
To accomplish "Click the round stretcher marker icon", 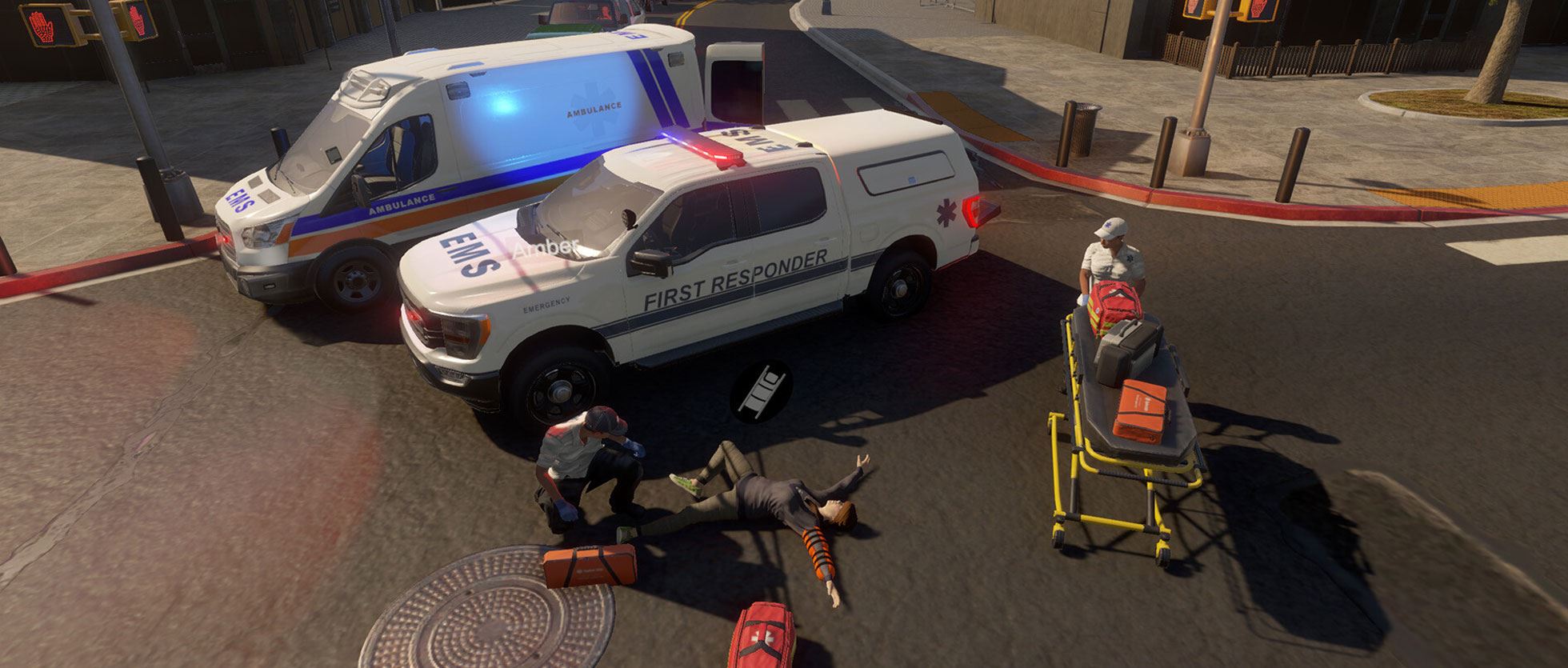I will 761,390.
